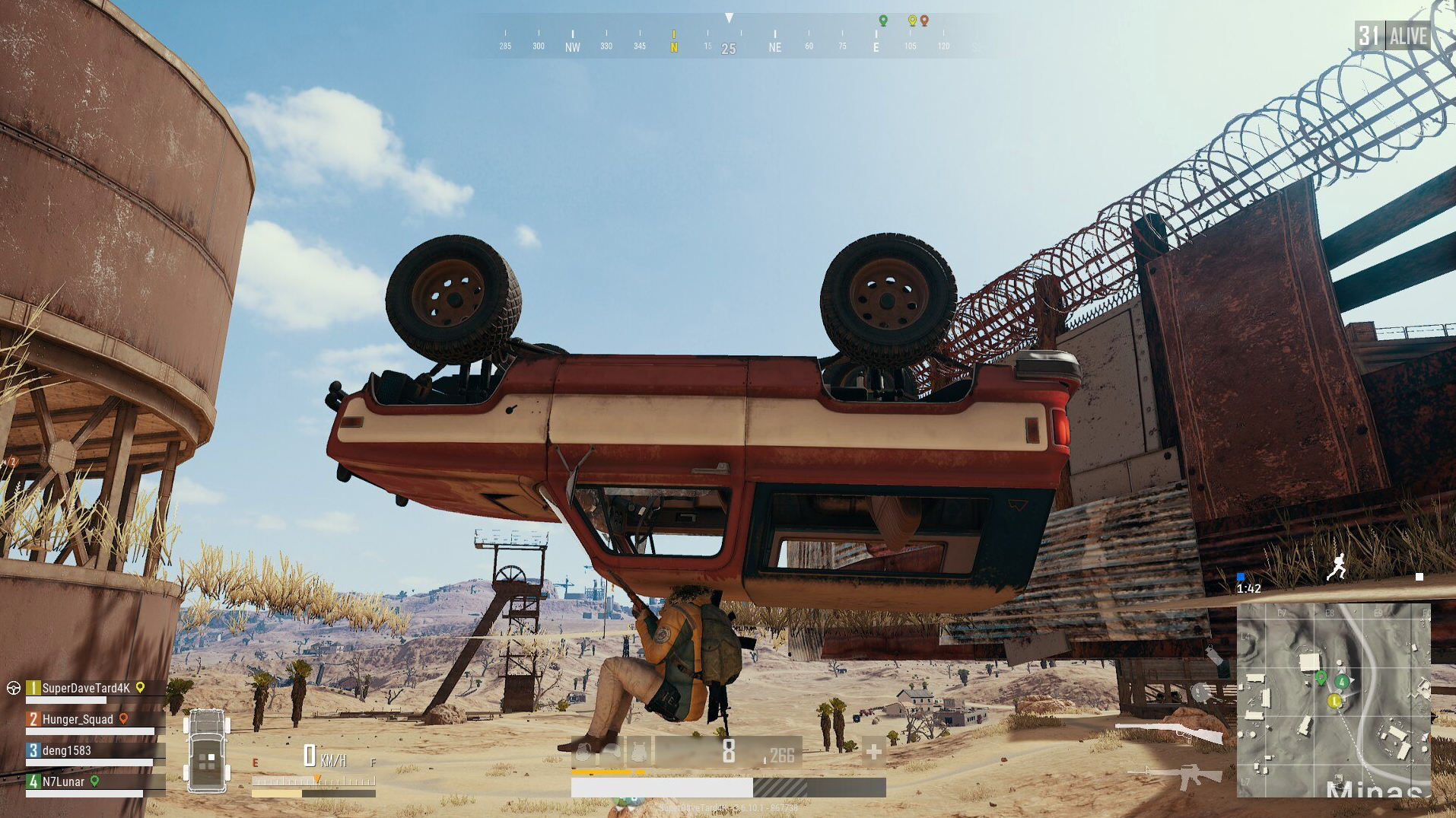
Task: Choose teammate deng1583 from squad list
Action: pos(66,750)
